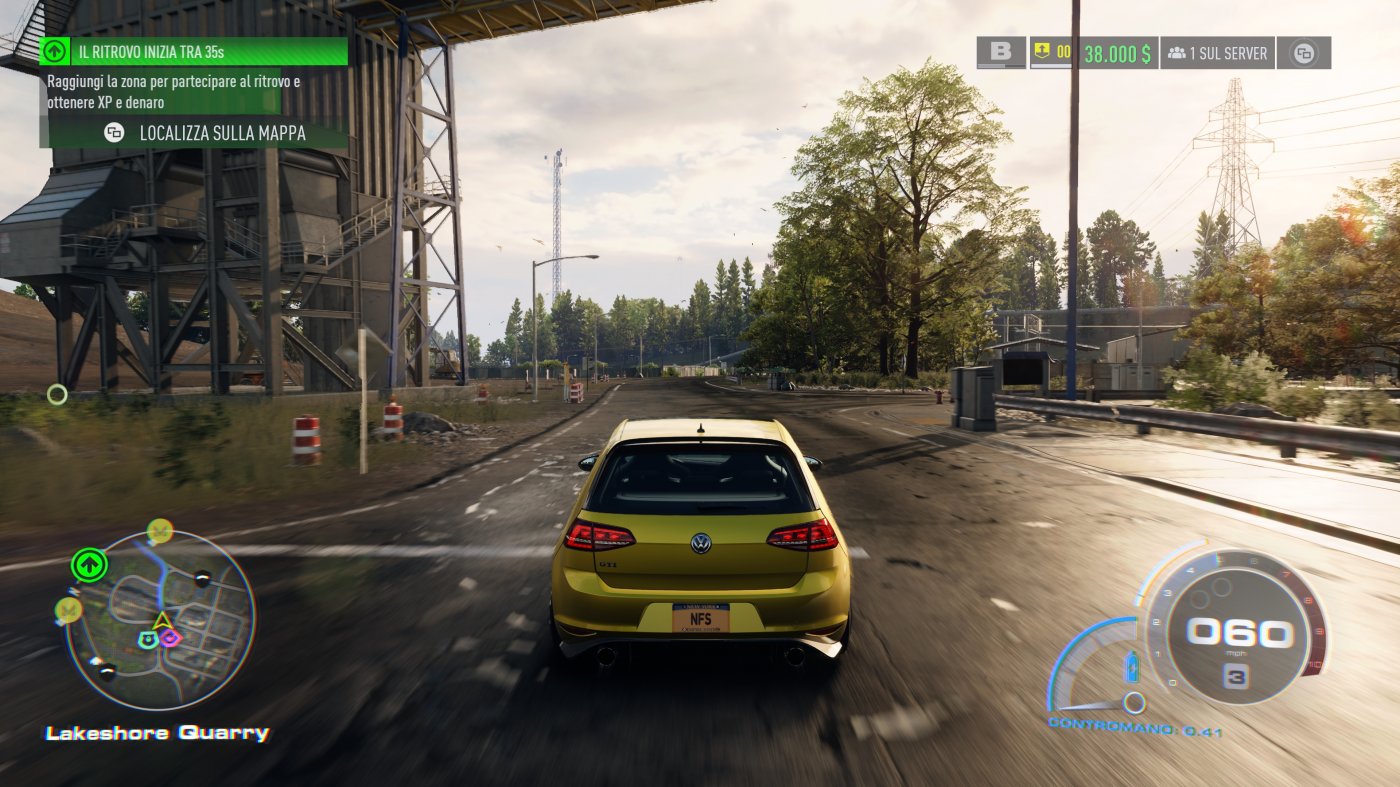Viewport: 1400px width, 787px height.
Task: Click the pink event marker on the minimap
Action: pos(170,637)
